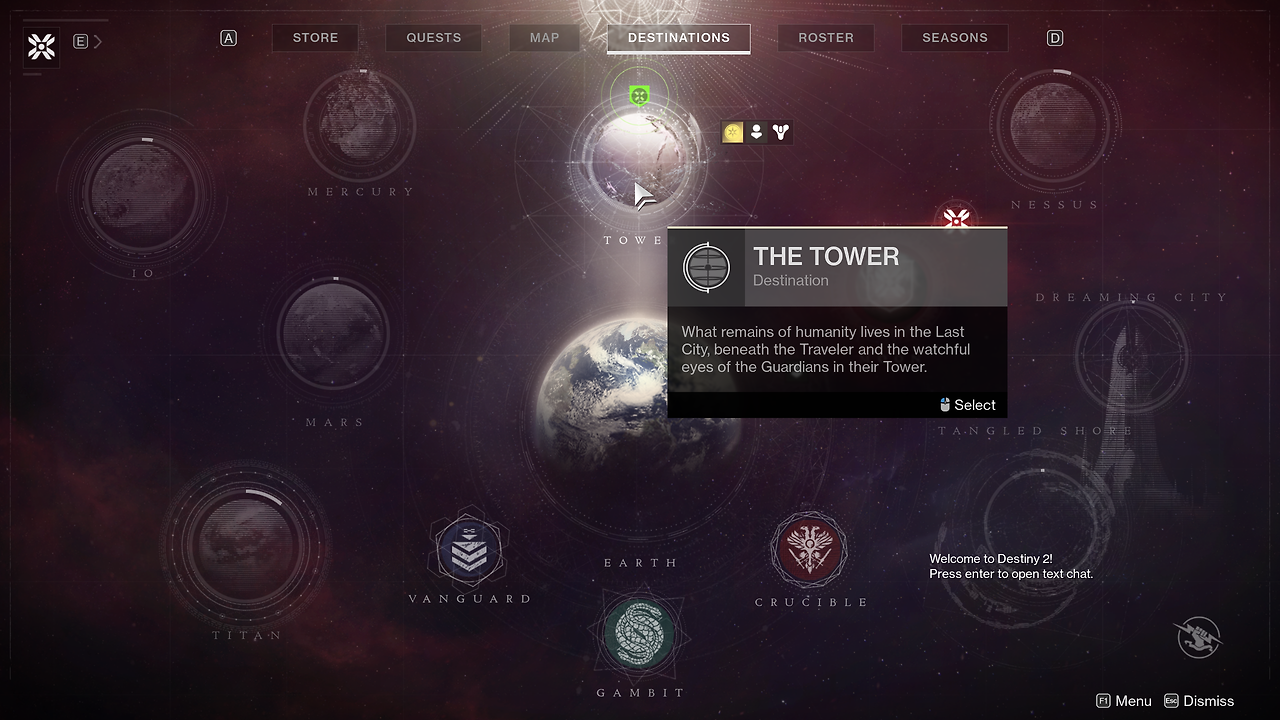This screenshot has height=720, width=1280.
Task: Select the Mercury destination
Action: [359, 125]
